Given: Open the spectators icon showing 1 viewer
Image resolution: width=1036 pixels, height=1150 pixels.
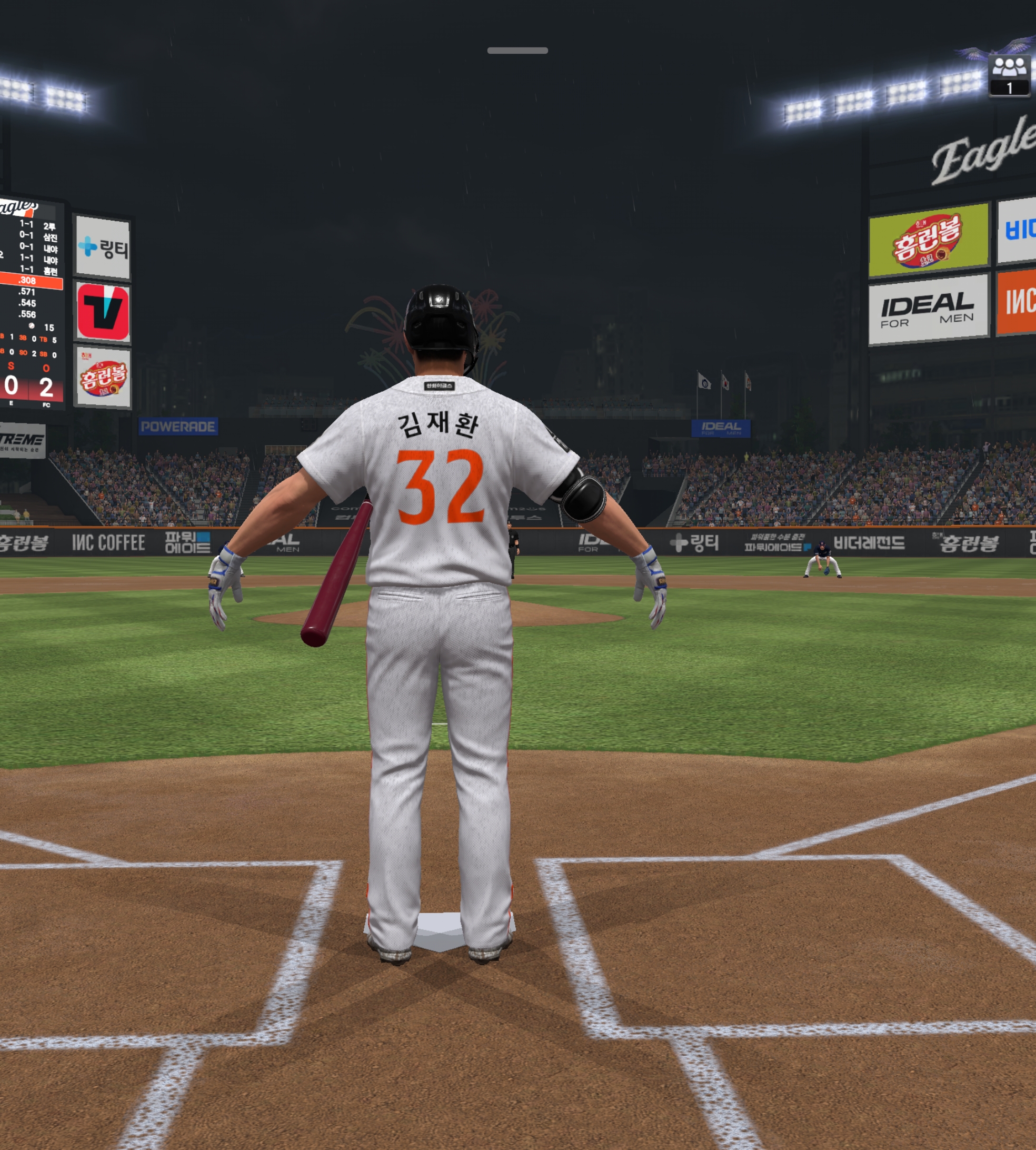Looking at the screenshot, I should [x=1009, y=75].
